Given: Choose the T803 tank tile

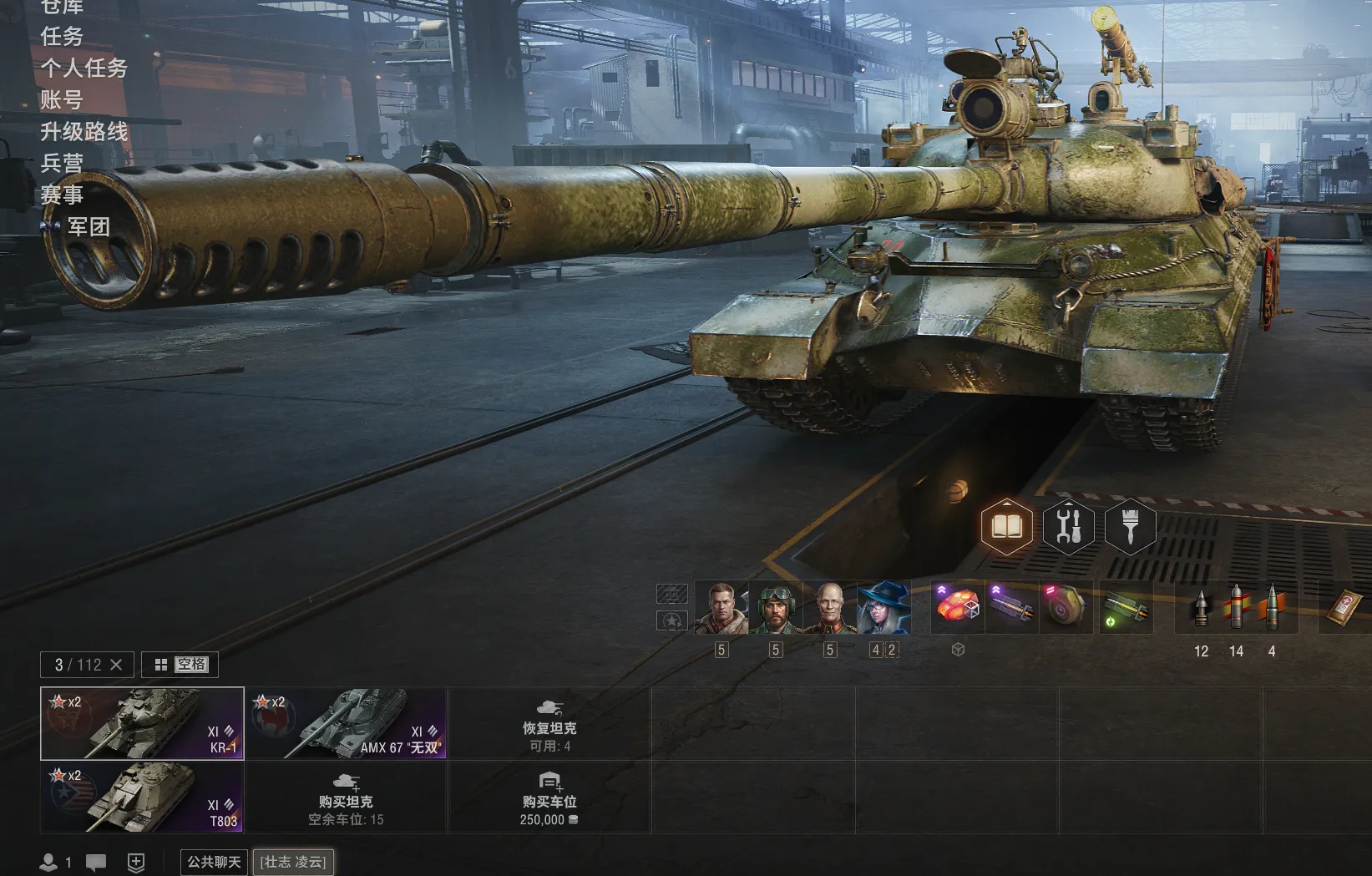Looking at the screenshot, I should click(142, 797).
